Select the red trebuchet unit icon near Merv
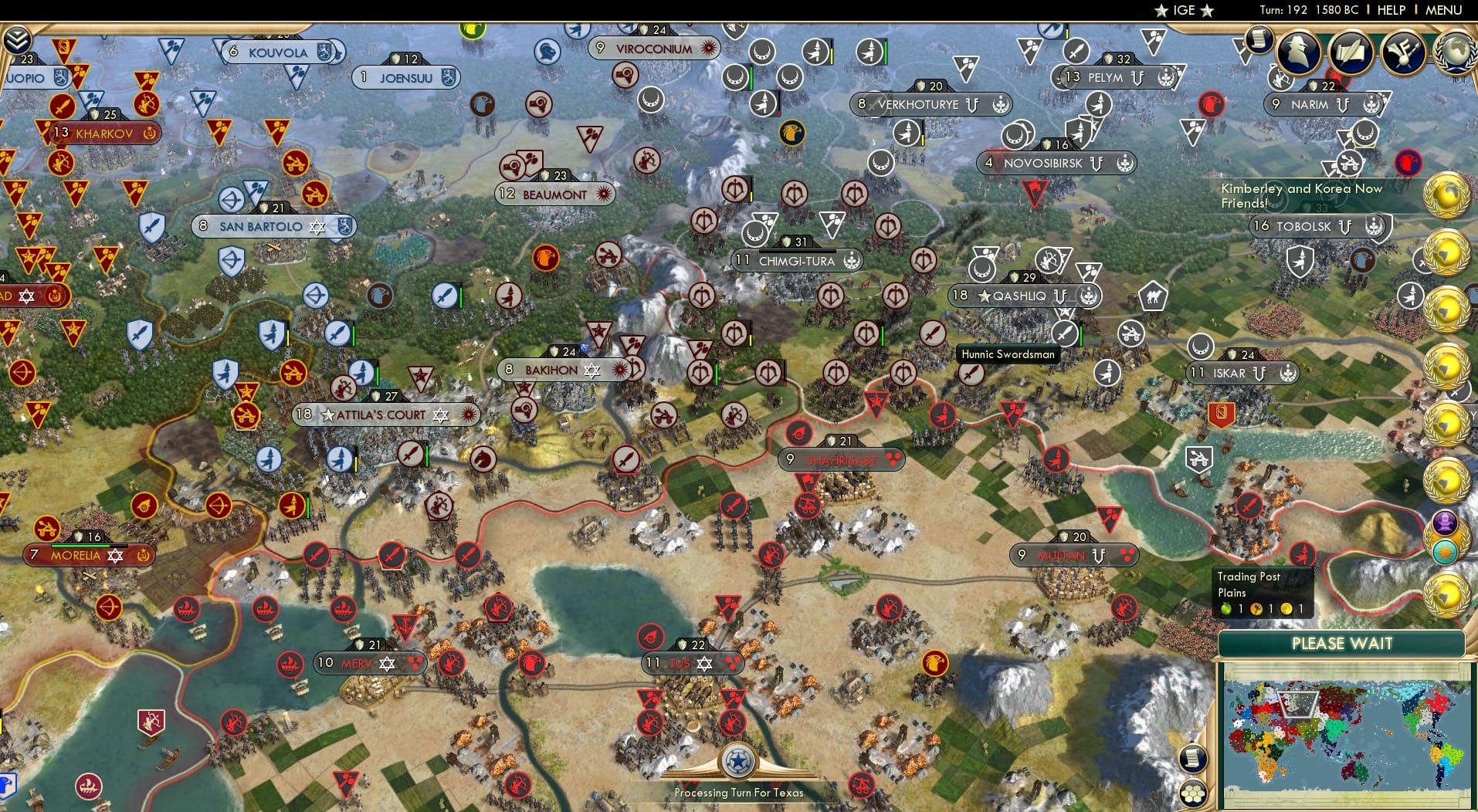 [452, 661]
